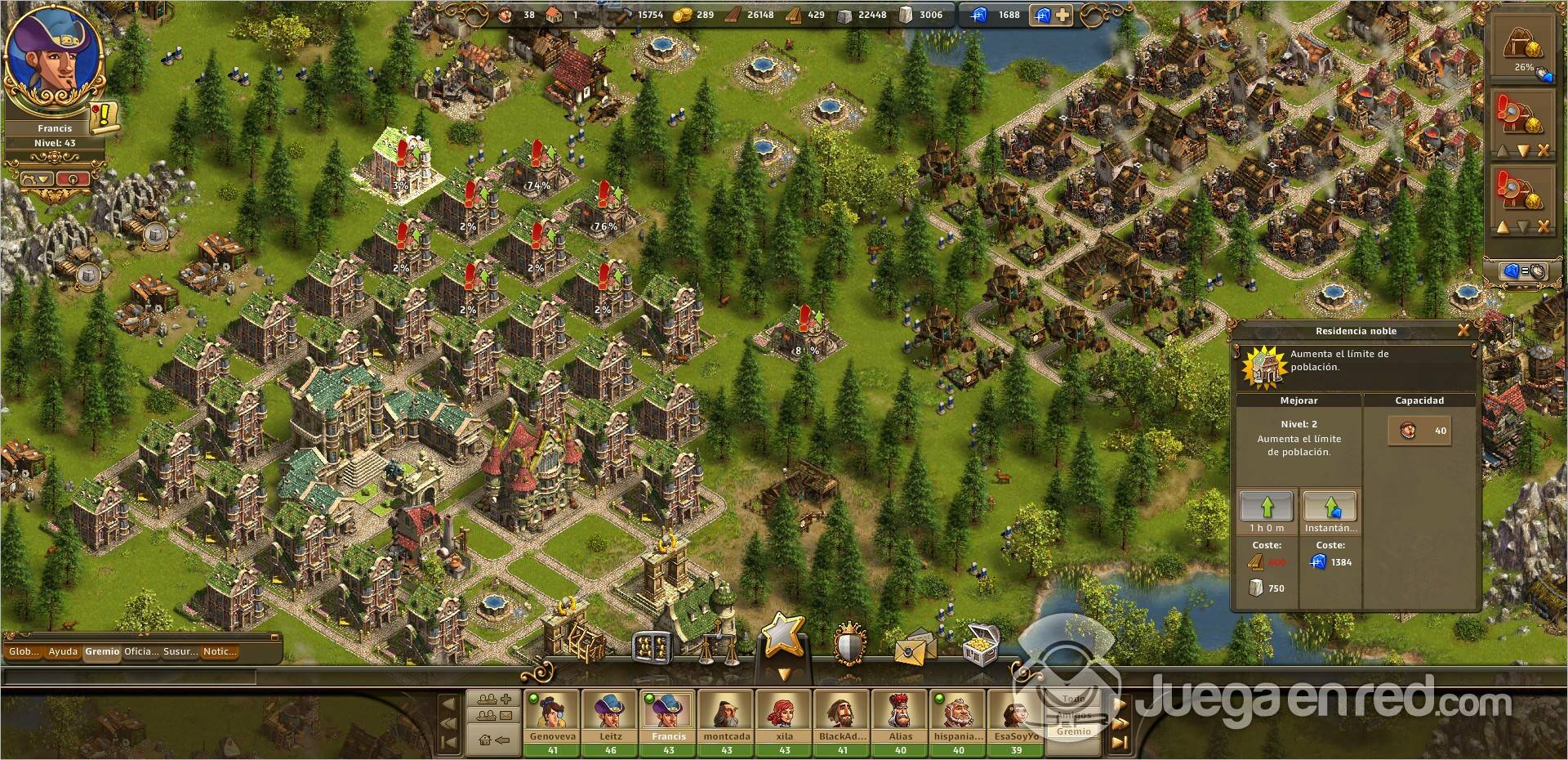1568x760 pixels.
Task: Open the quest scroll with exclamation mark
Action: click(x=105, y=118)
